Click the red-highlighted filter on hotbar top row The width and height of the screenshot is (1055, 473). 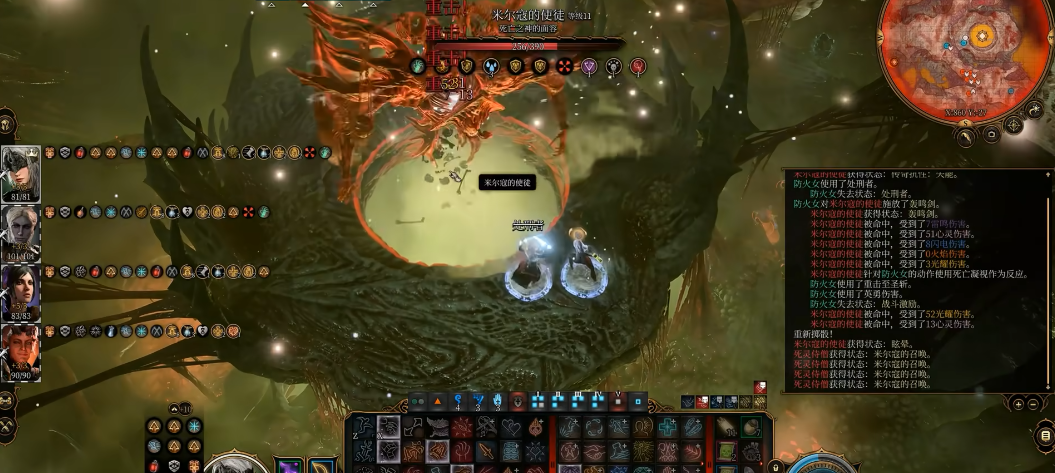coord(518,401)
